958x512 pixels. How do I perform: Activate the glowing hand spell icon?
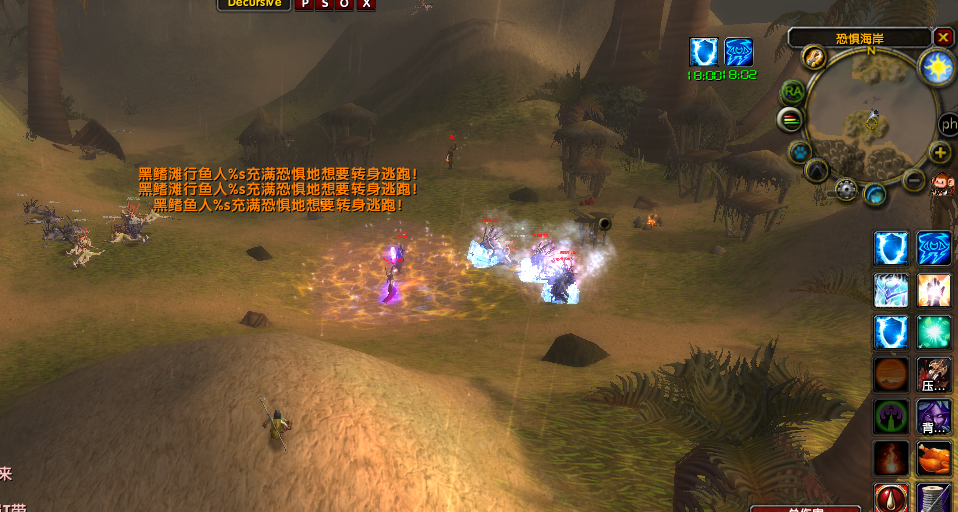click(934, 290)
